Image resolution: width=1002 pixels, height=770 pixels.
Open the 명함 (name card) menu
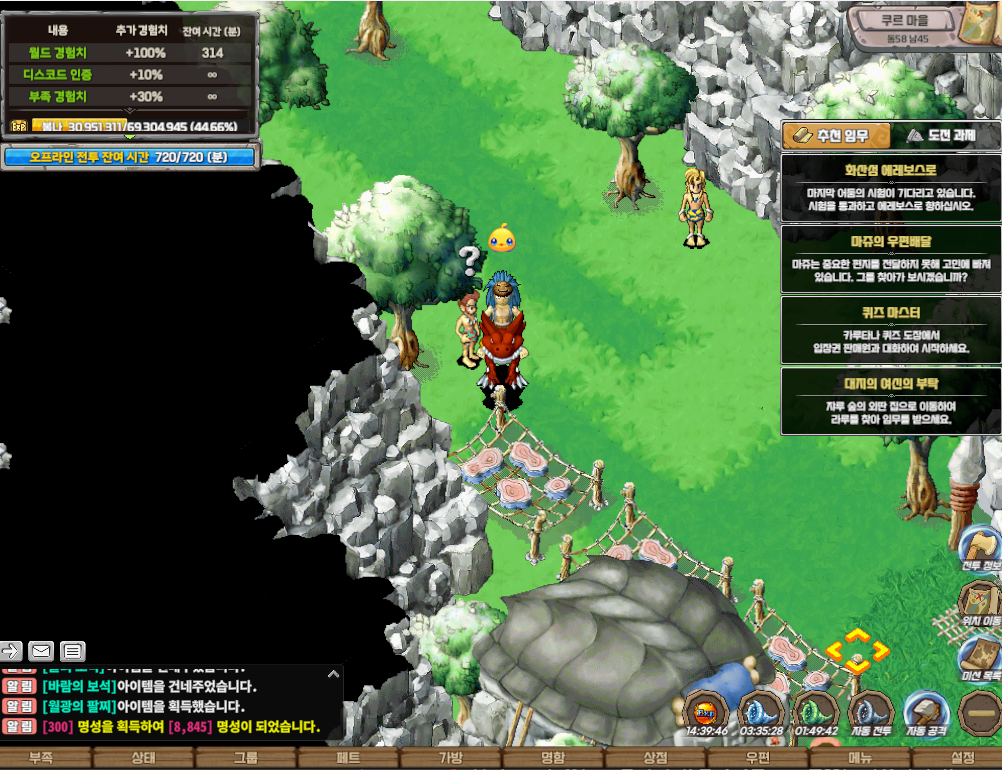coord(553,758)
